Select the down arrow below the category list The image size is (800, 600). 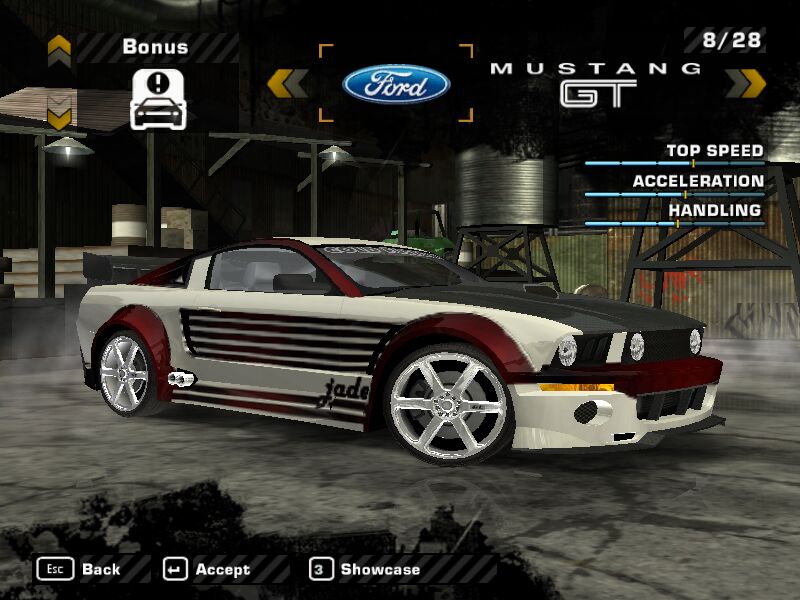(59, 116)
